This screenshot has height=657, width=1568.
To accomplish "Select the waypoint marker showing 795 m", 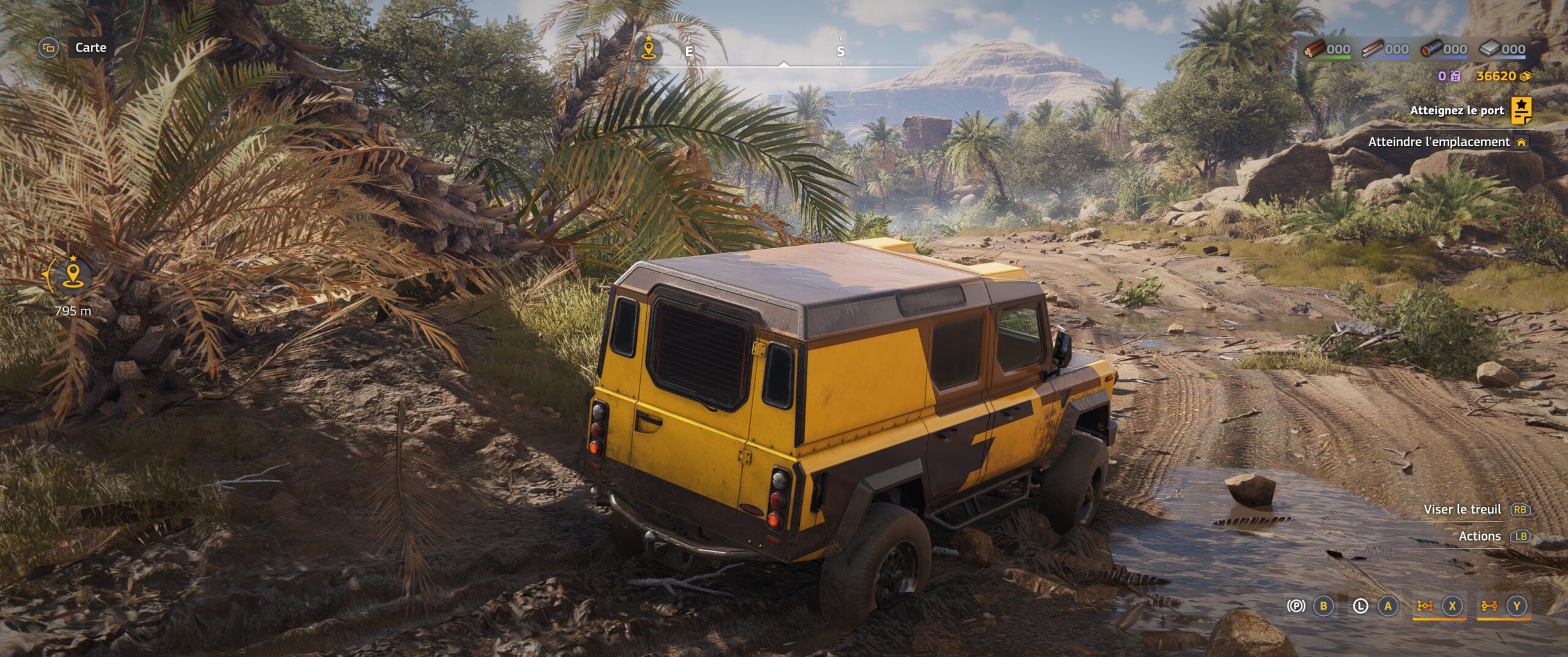I will (x=73, y=275).
